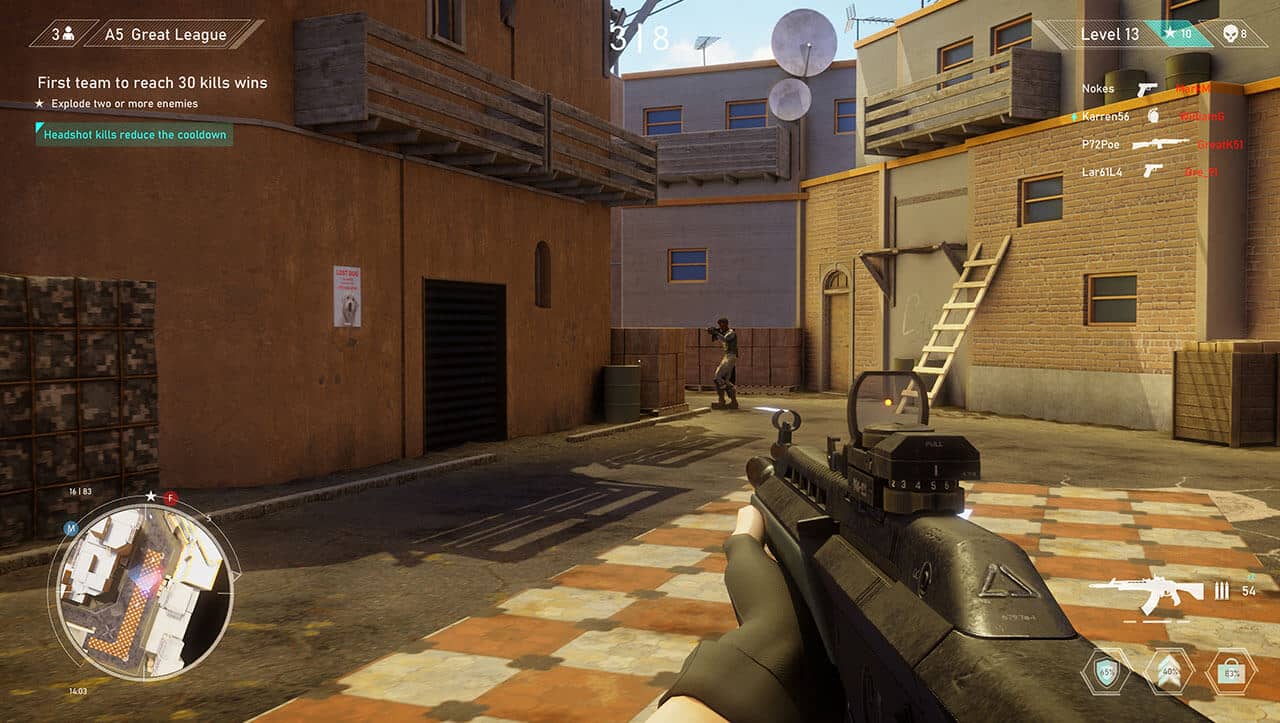Select the skull kill counter icon

point(1230,35)
